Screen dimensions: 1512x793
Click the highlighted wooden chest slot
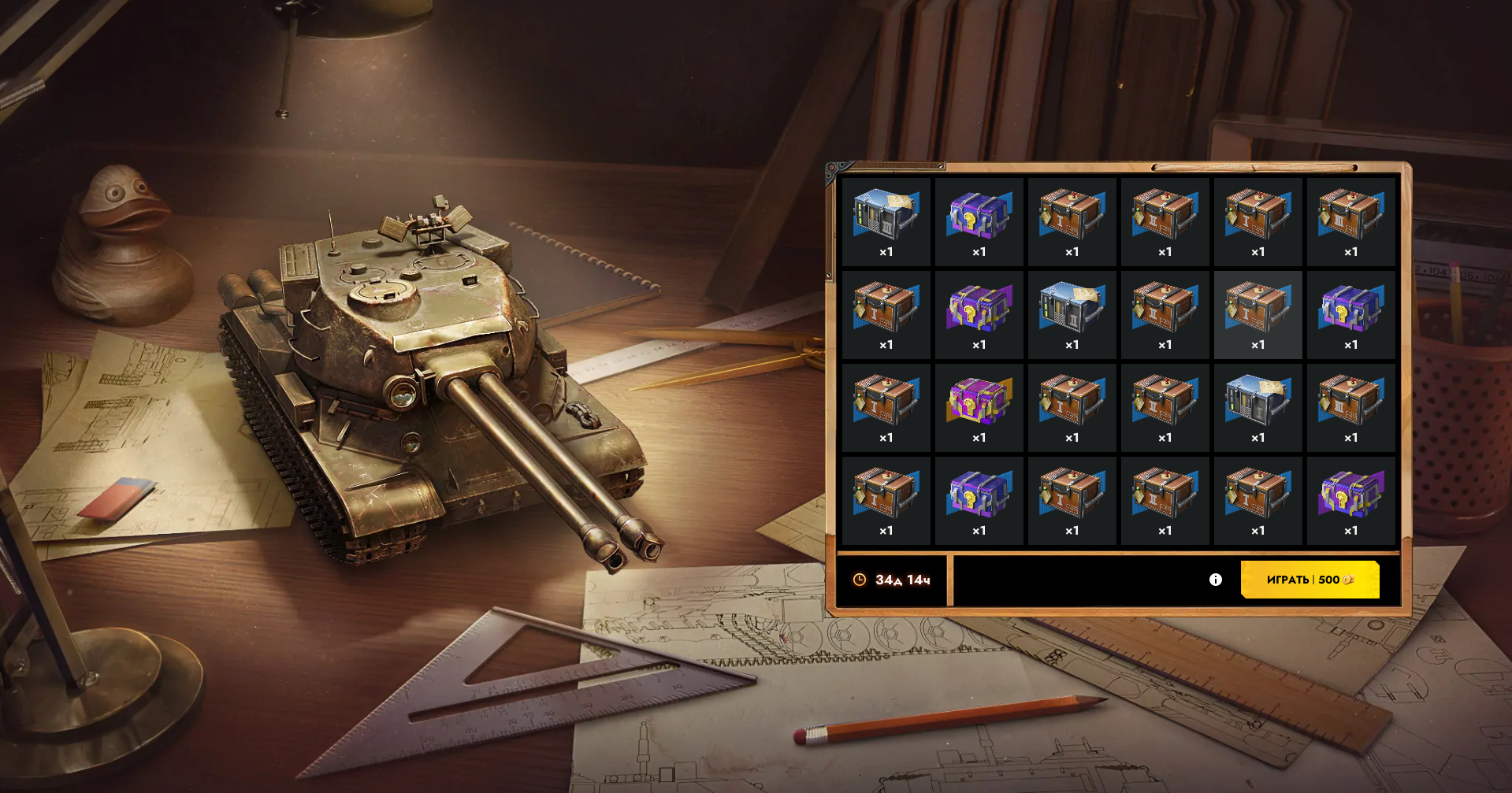click(1258, 313)
